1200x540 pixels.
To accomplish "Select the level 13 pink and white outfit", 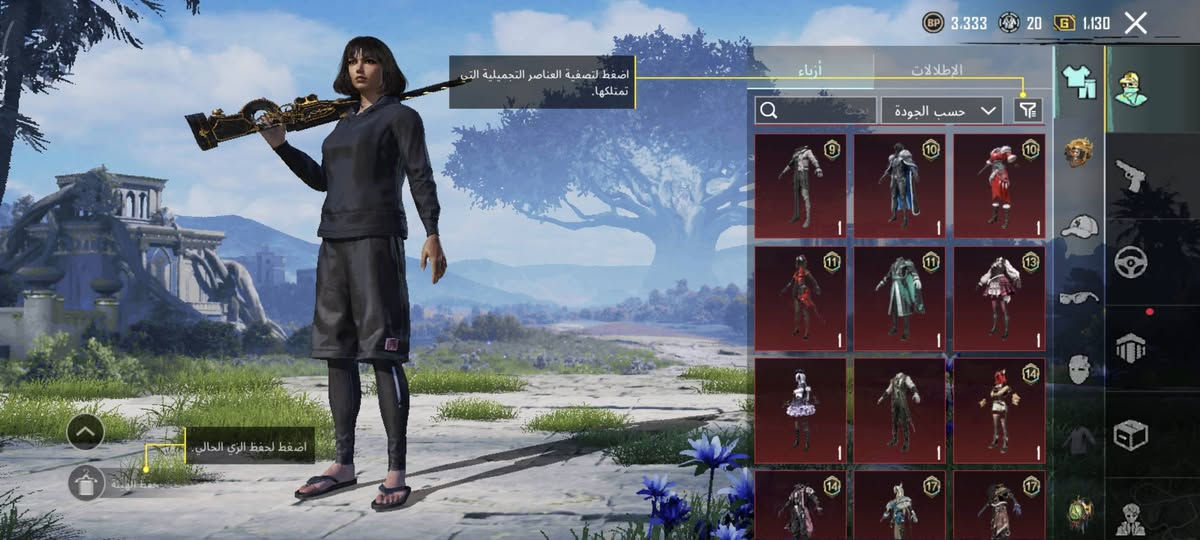I will click(x=999, y=296).
